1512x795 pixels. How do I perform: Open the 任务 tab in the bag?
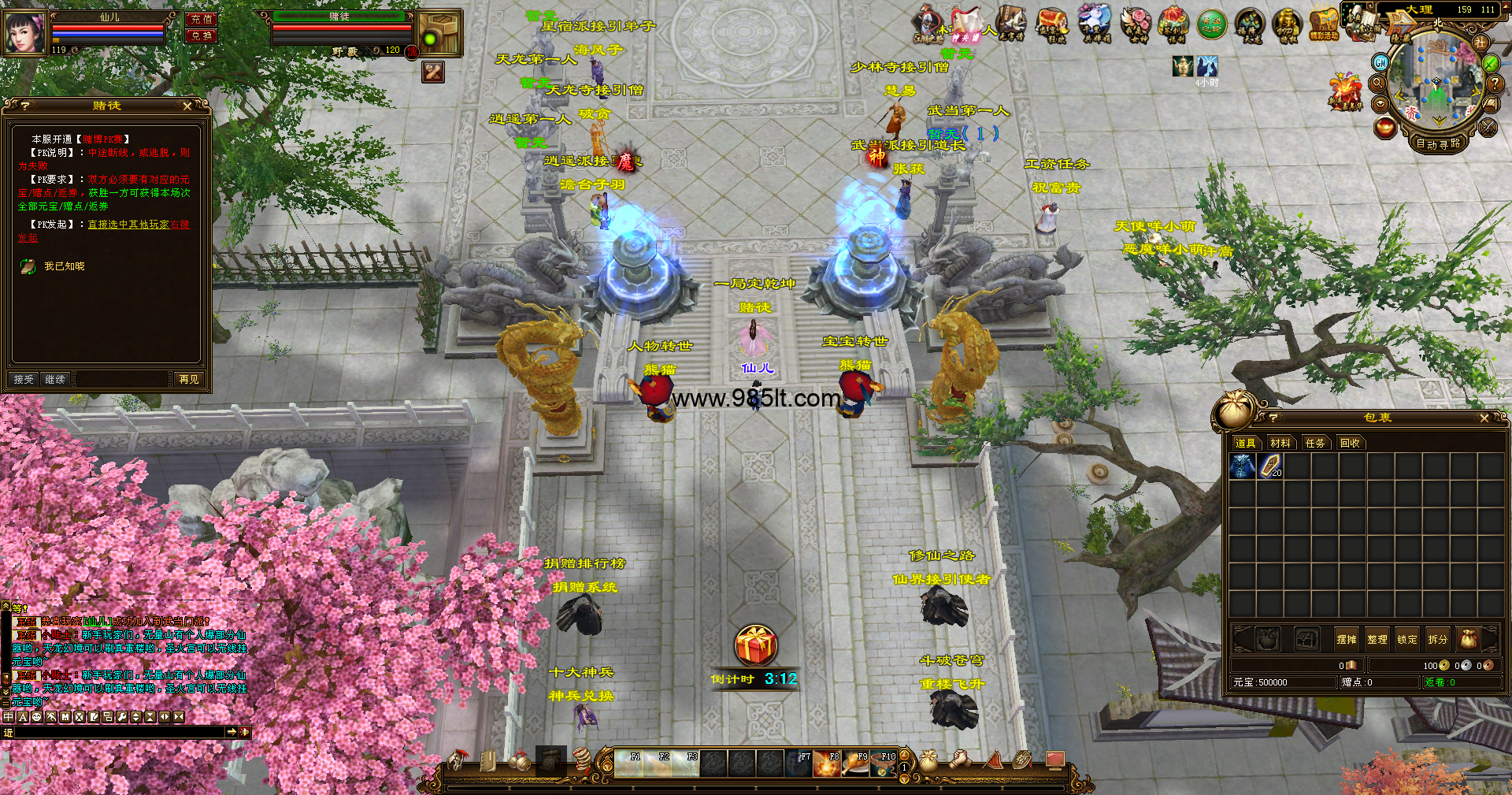[1315, 443]
